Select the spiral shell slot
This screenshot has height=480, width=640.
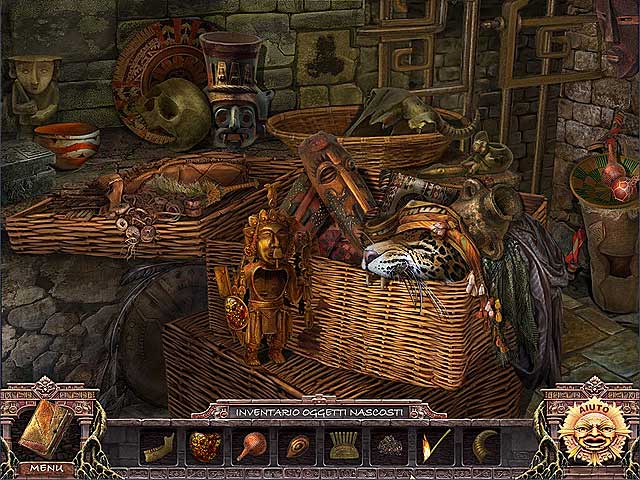pos(297,446)
